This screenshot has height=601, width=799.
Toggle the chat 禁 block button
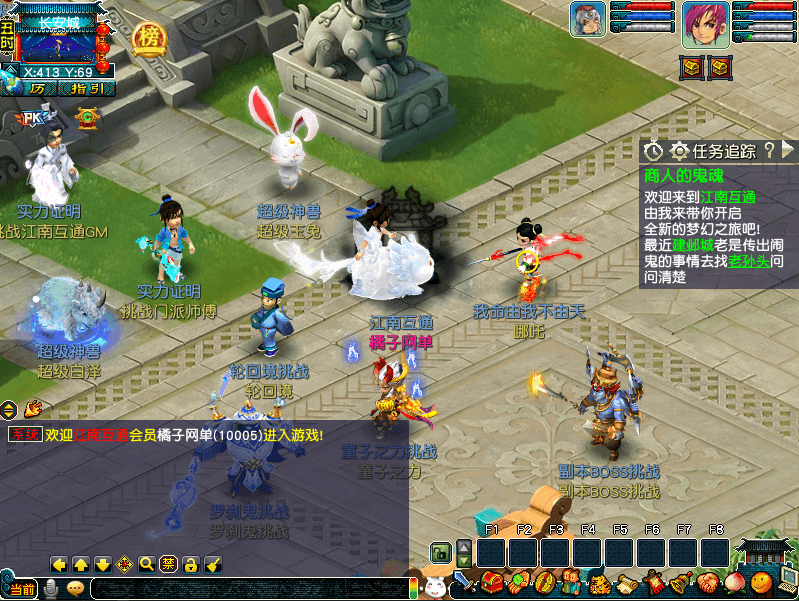click(169, 564)
